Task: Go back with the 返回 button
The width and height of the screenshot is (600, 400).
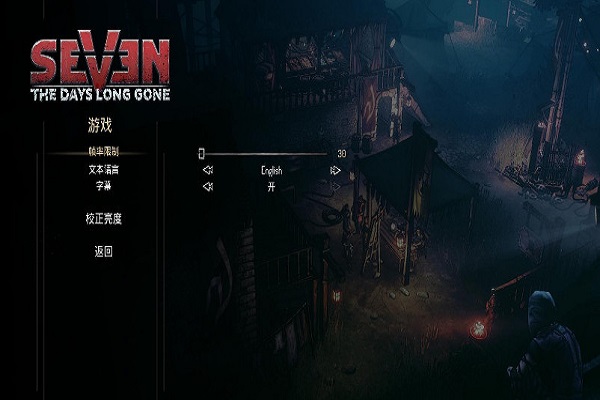Action: (x=103, y=251)
